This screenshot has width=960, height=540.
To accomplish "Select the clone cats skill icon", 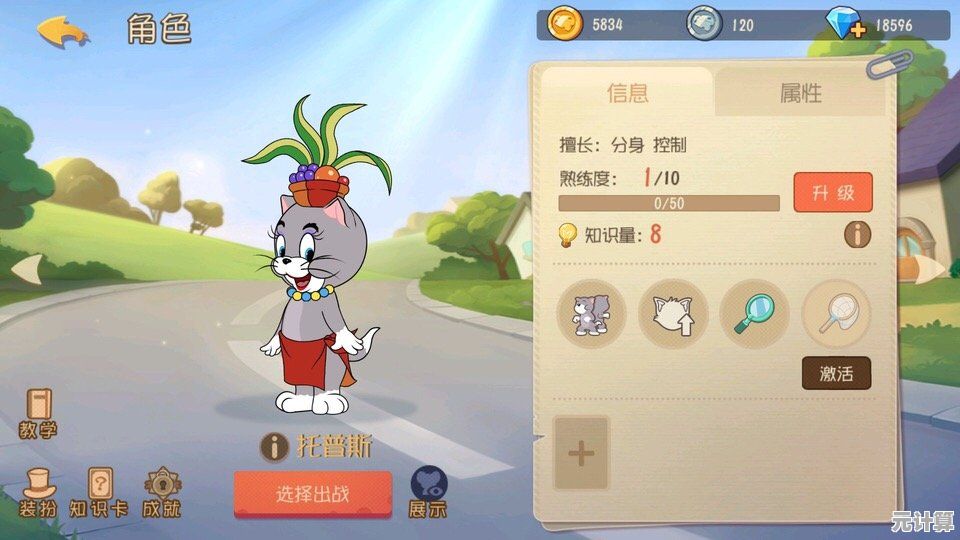I will point(591,314).
